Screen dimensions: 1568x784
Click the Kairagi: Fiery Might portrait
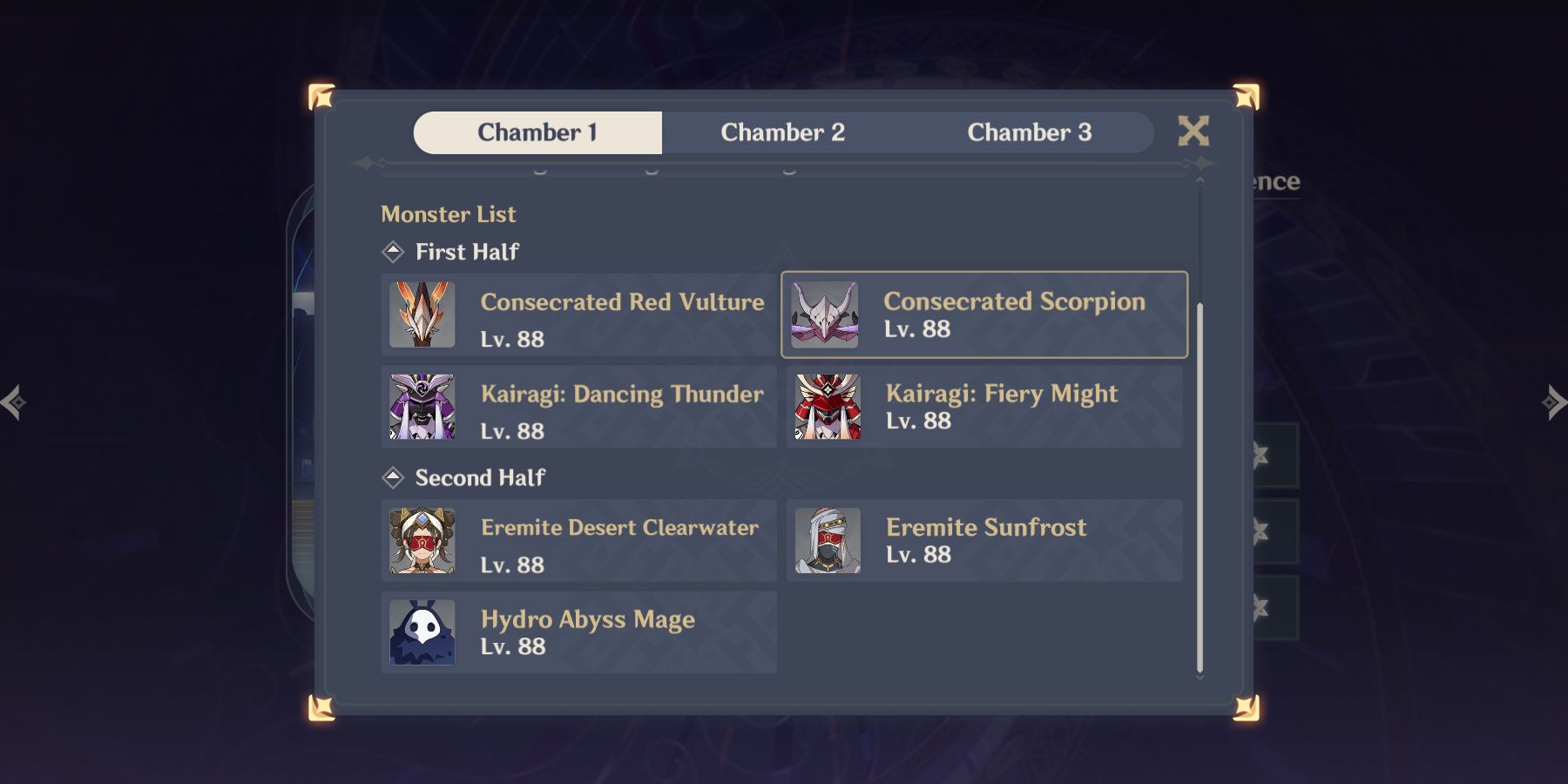tap(826, 406)
